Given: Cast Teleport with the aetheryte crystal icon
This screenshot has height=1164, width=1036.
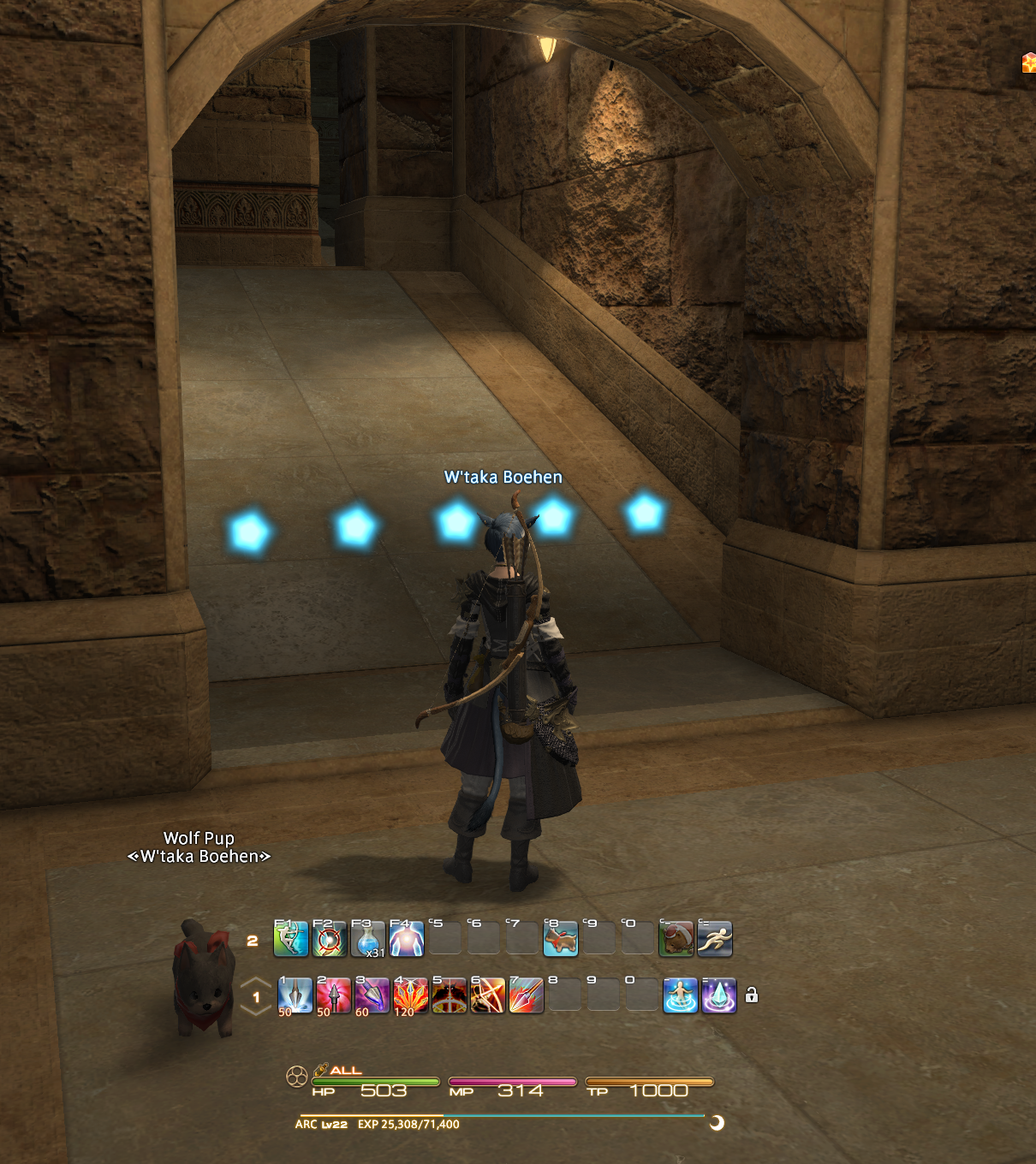Looking at the screenshot, I should 719,996.
